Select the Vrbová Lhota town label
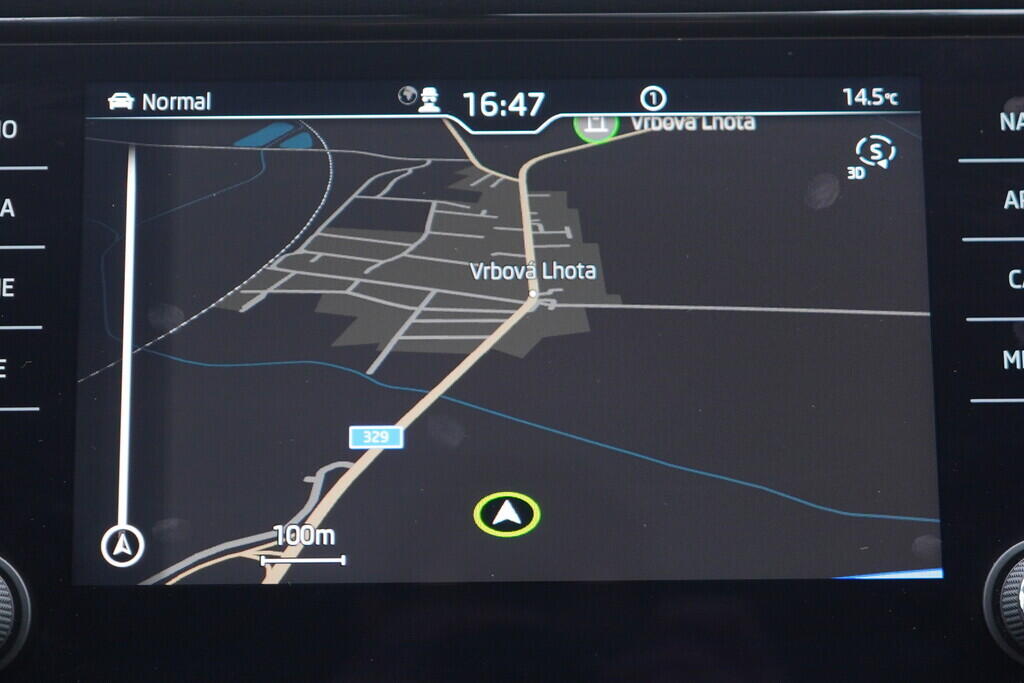Viewport: 1024px width, 683px height. pyautogui.click(x=533, y=271)
